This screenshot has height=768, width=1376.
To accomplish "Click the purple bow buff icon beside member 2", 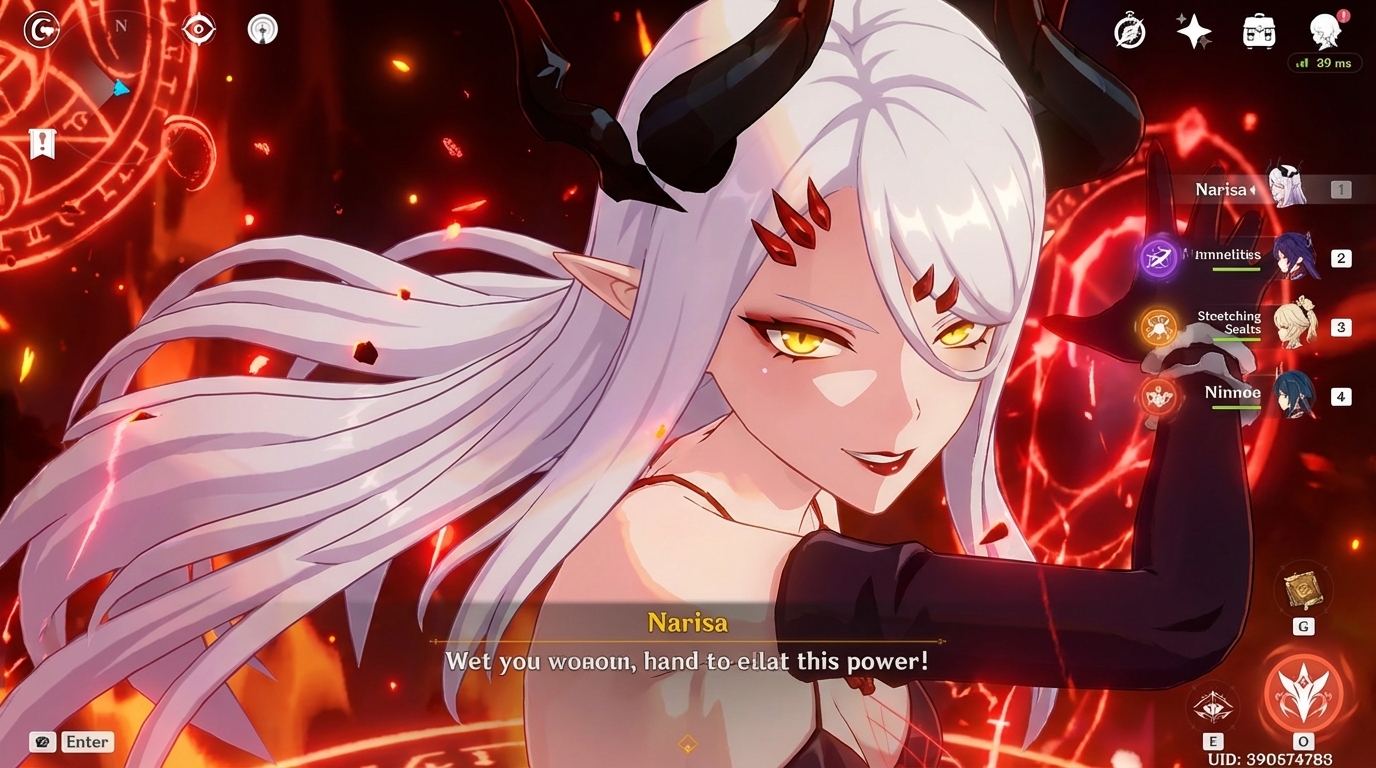I will click(x=1159, y=258).
